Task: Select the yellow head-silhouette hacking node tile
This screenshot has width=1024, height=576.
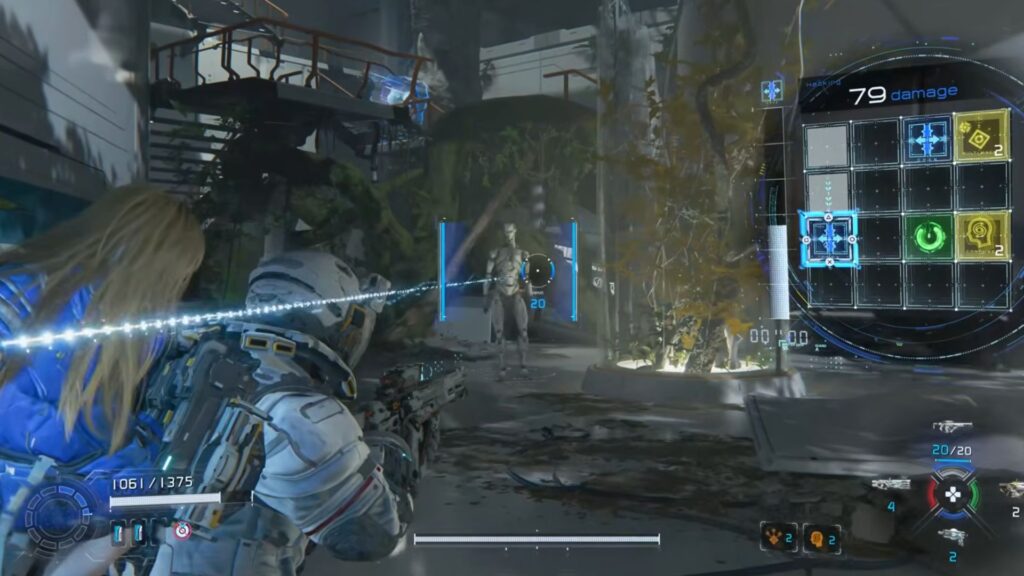Action: pyautogui.click(x=981, y=237)
